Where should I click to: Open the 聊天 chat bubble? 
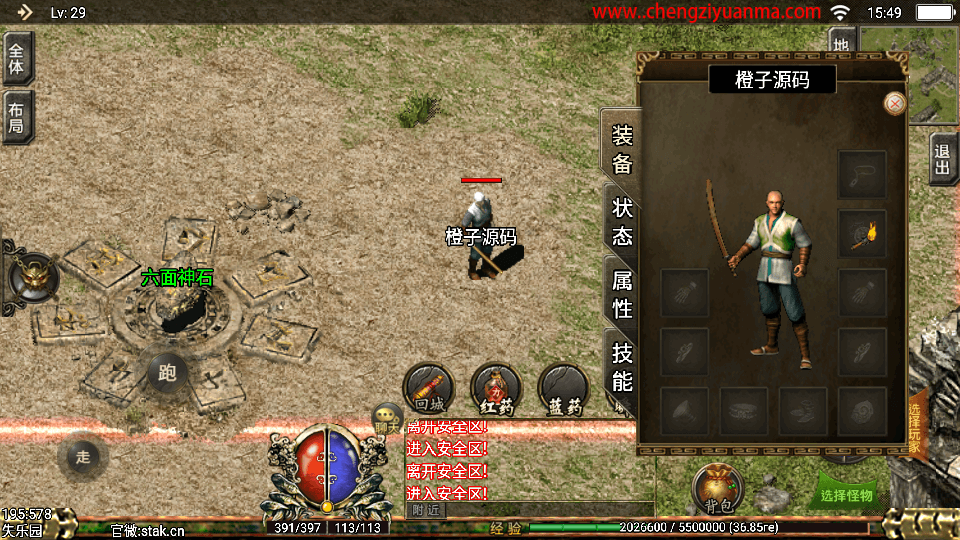coord(386,420)
